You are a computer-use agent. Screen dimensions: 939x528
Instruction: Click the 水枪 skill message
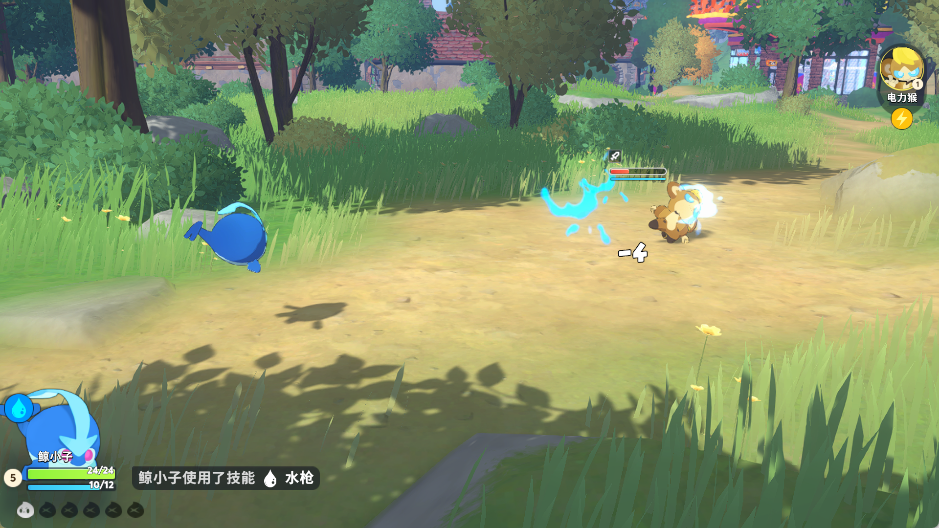226,479
